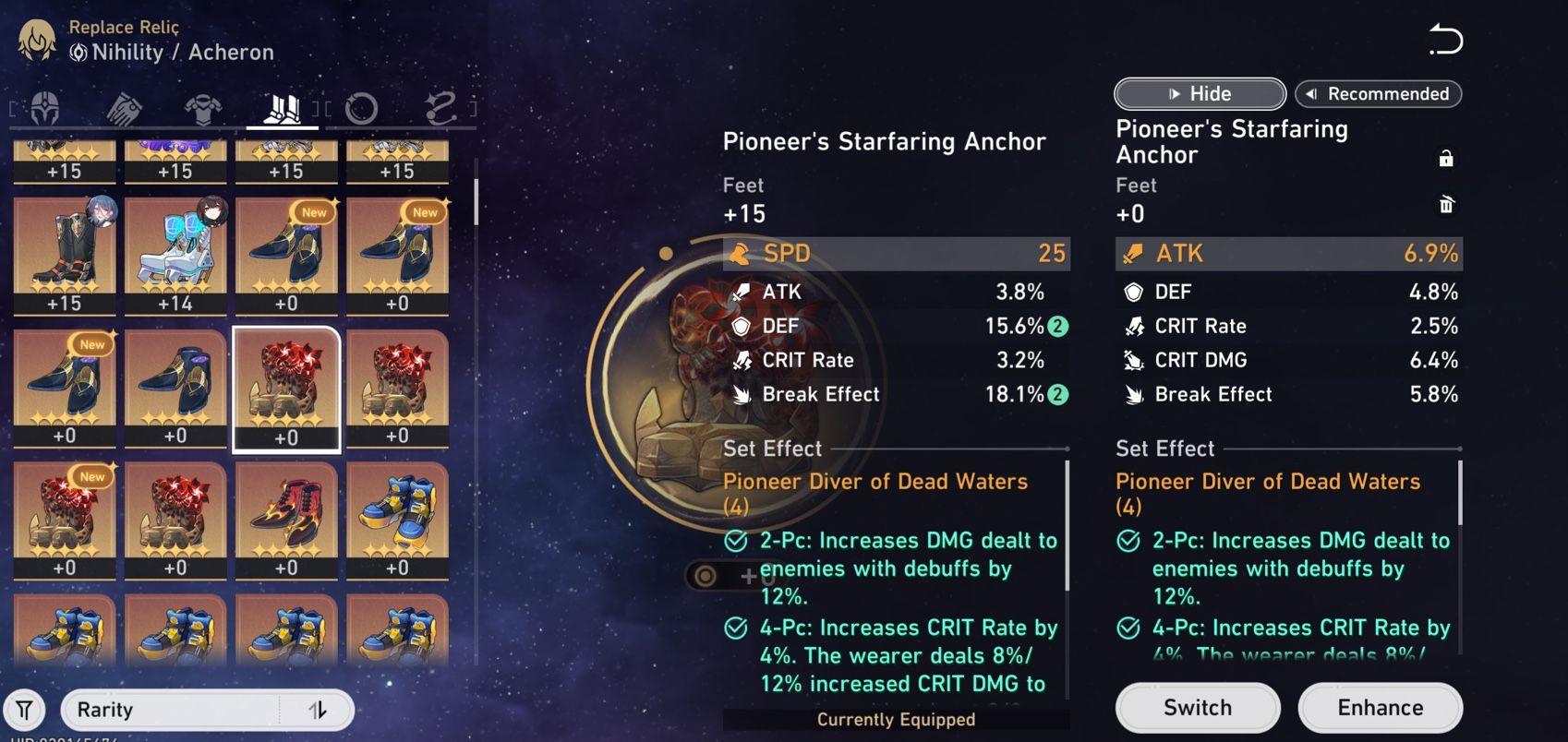Select the +14 white armored boots relic

pyautogui.click(x=175, y=249)
